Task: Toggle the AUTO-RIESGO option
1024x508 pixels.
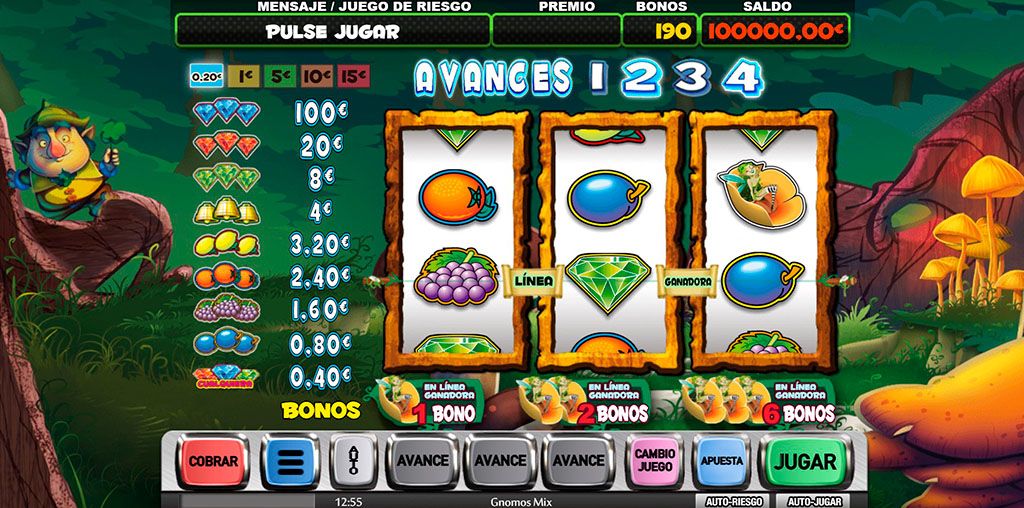Action: click(731, 501)
